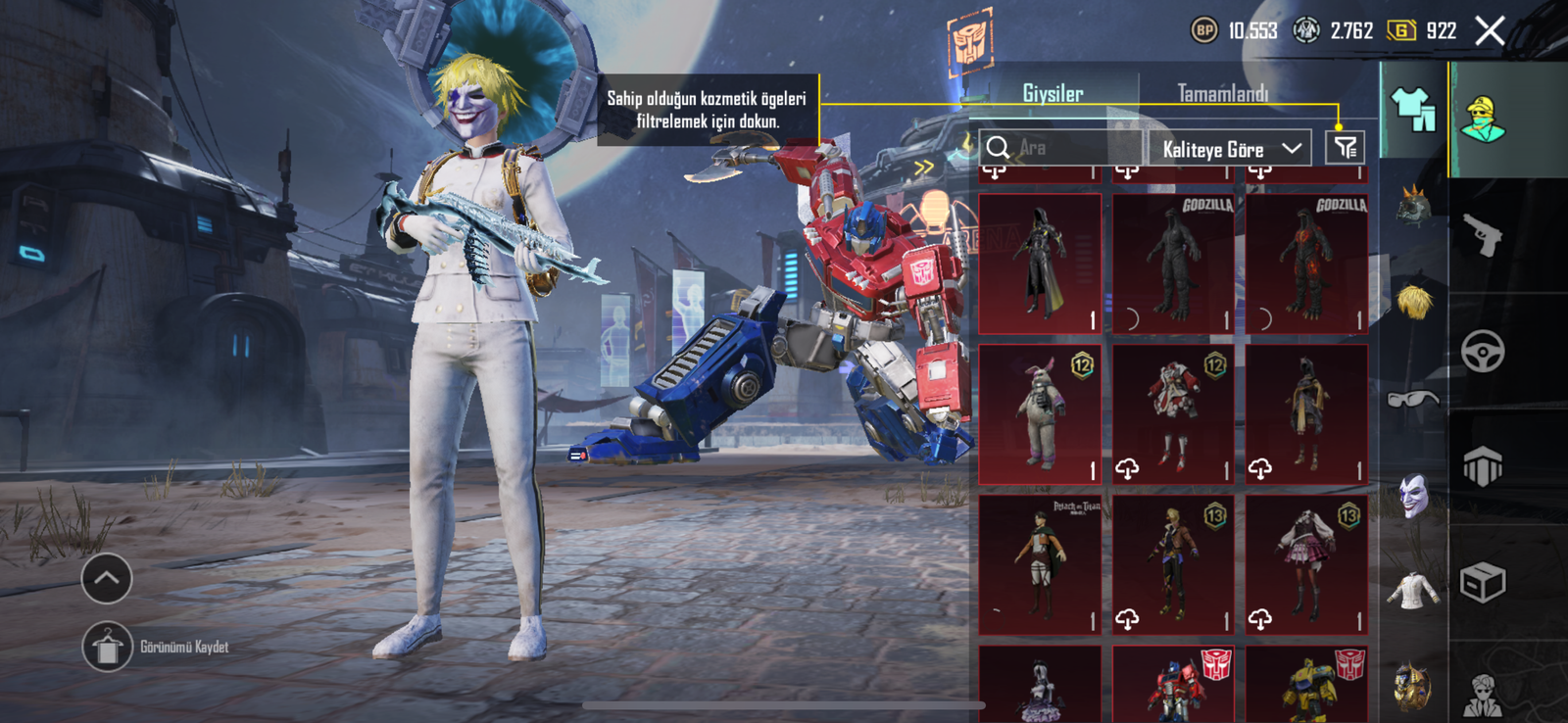Select the sunglasses equipment slot
Image resolution: width=1568 pixels, height=723 pixels.
1413,399
